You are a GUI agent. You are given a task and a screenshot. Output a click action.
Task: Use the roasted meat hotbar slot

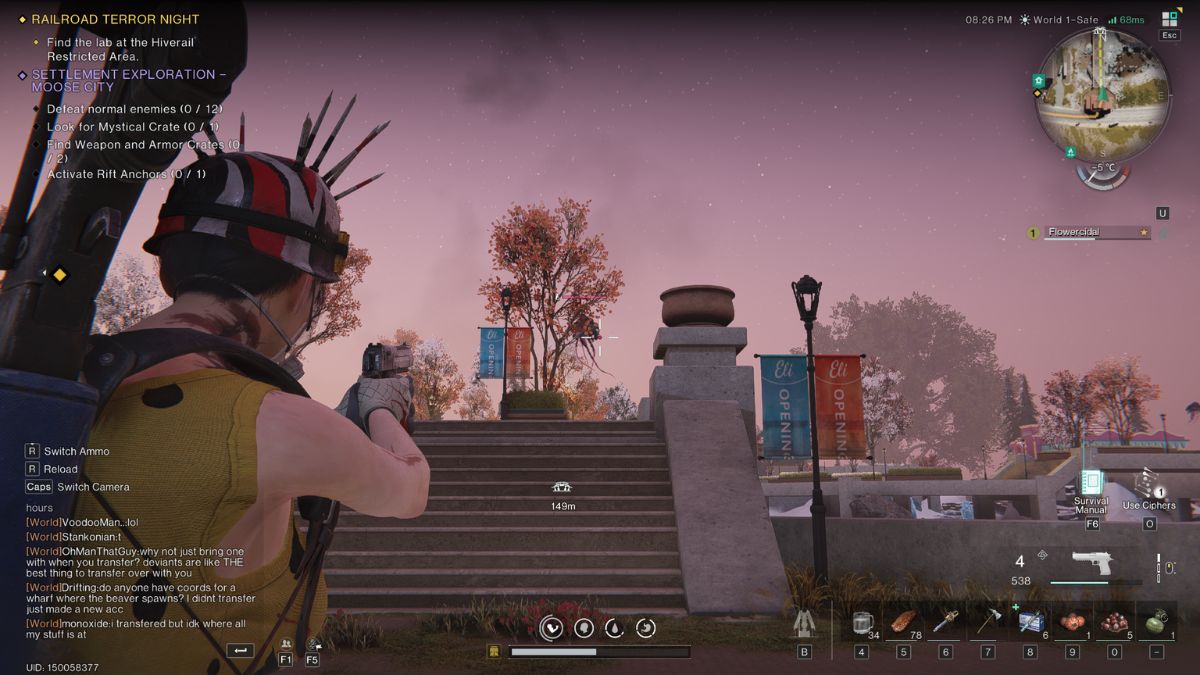coord(902,623)
